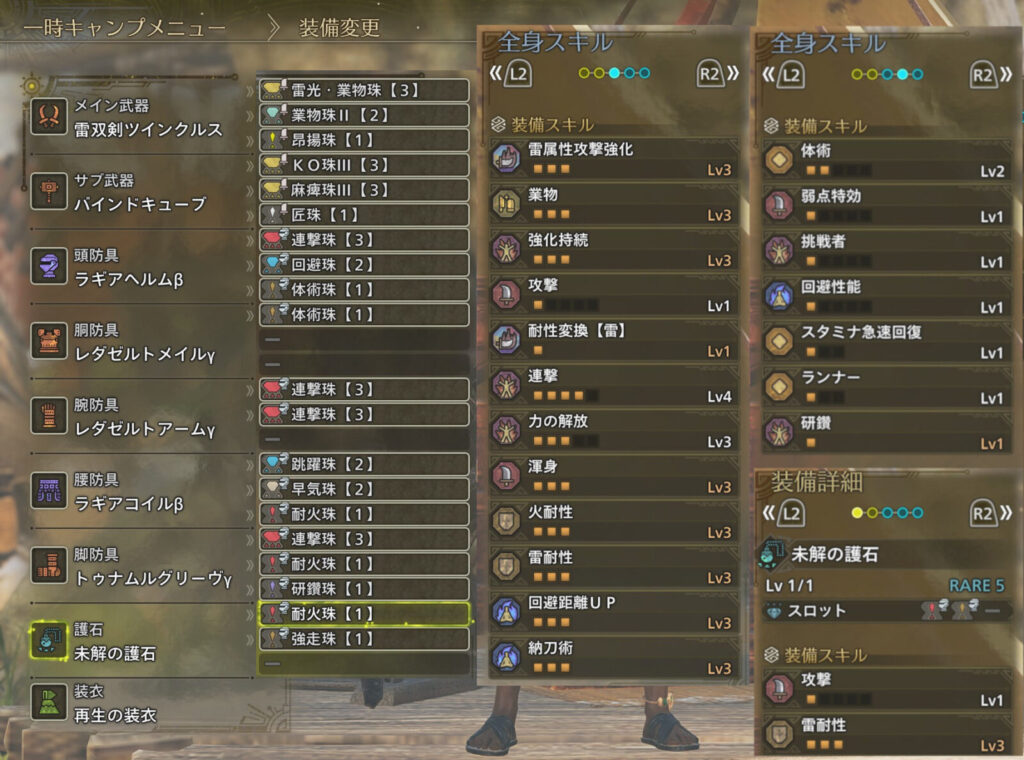Select the 弱点特効 skill entry

(887, 206)
